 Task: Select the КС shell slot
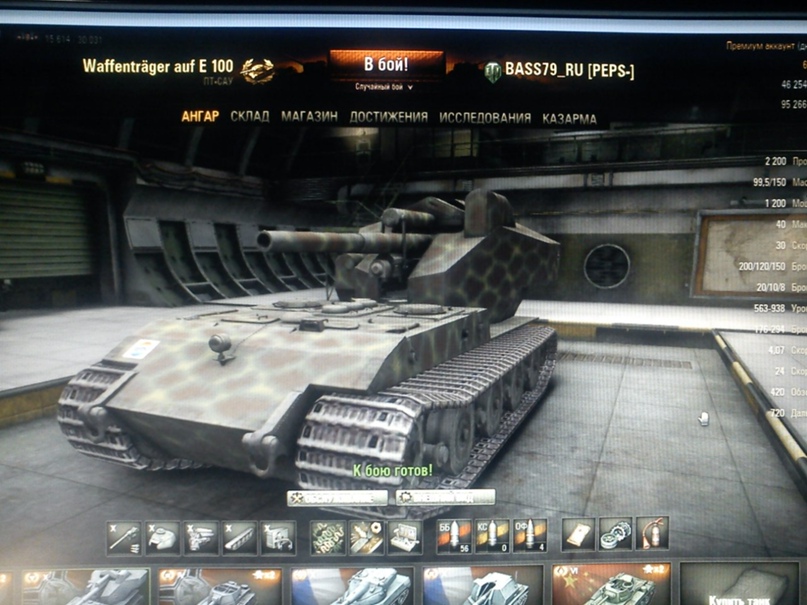tap(492, 536)
